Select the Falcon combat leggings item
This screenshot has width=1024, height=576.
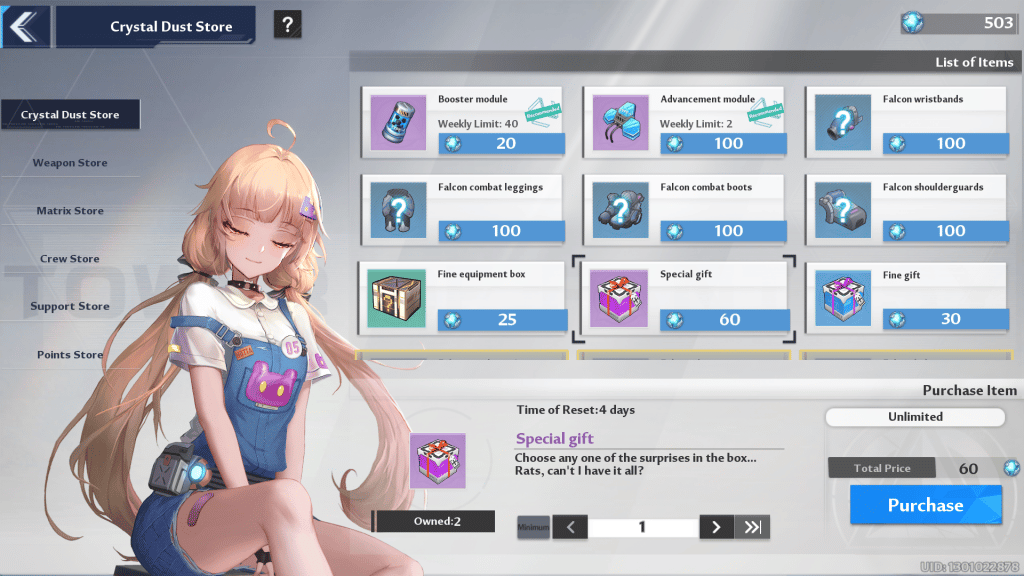click(462, 210)
